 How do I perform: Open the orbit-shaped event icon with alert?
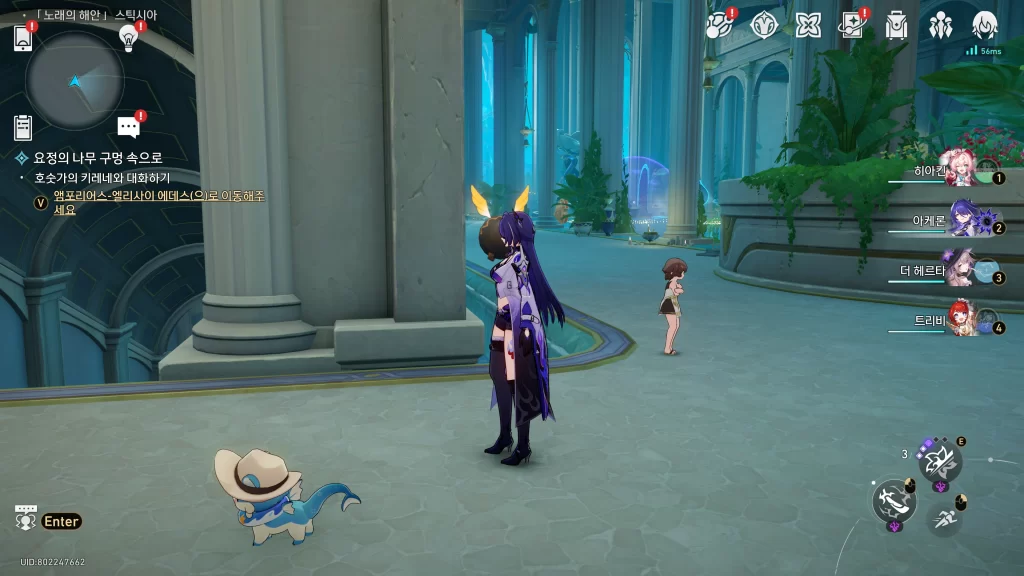pyautogui.click(x=719, y=25)
